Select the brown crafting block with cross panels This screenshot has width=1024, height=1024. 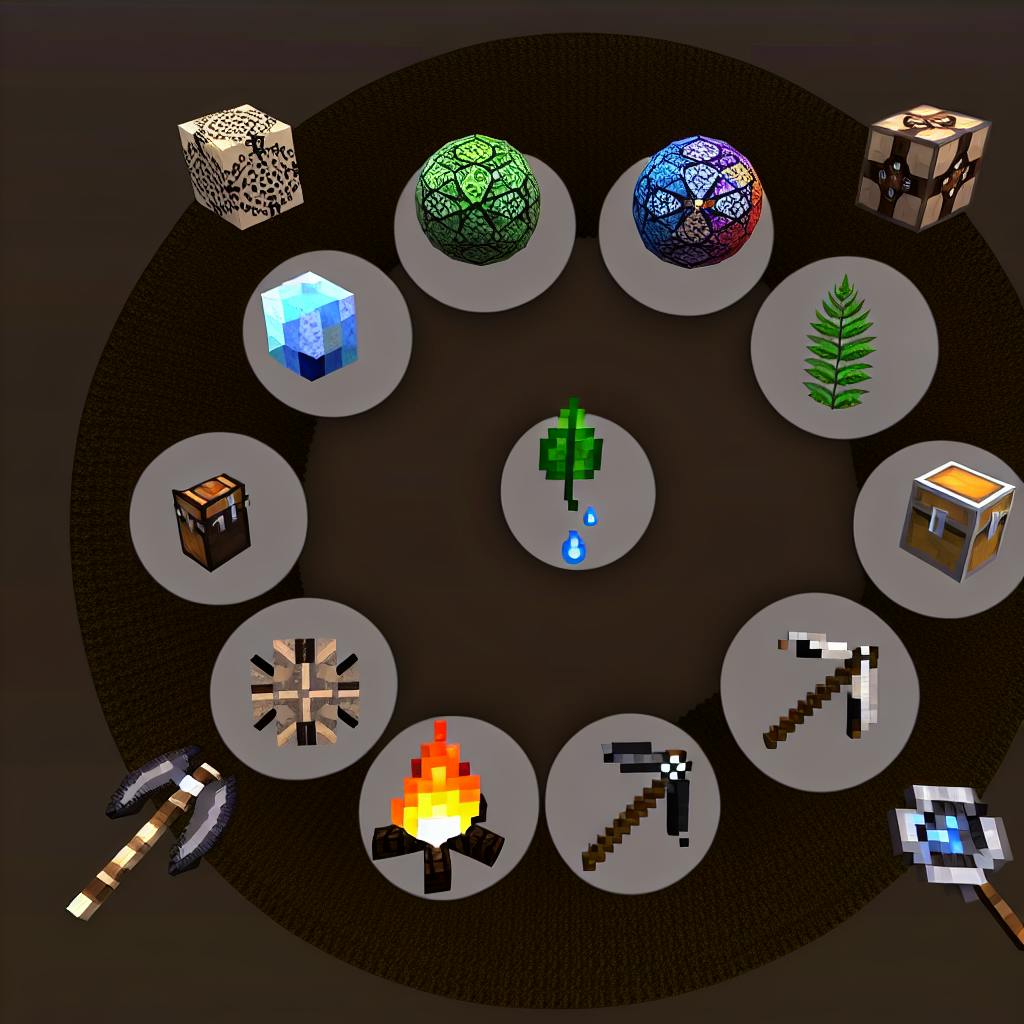click(922, 167)
